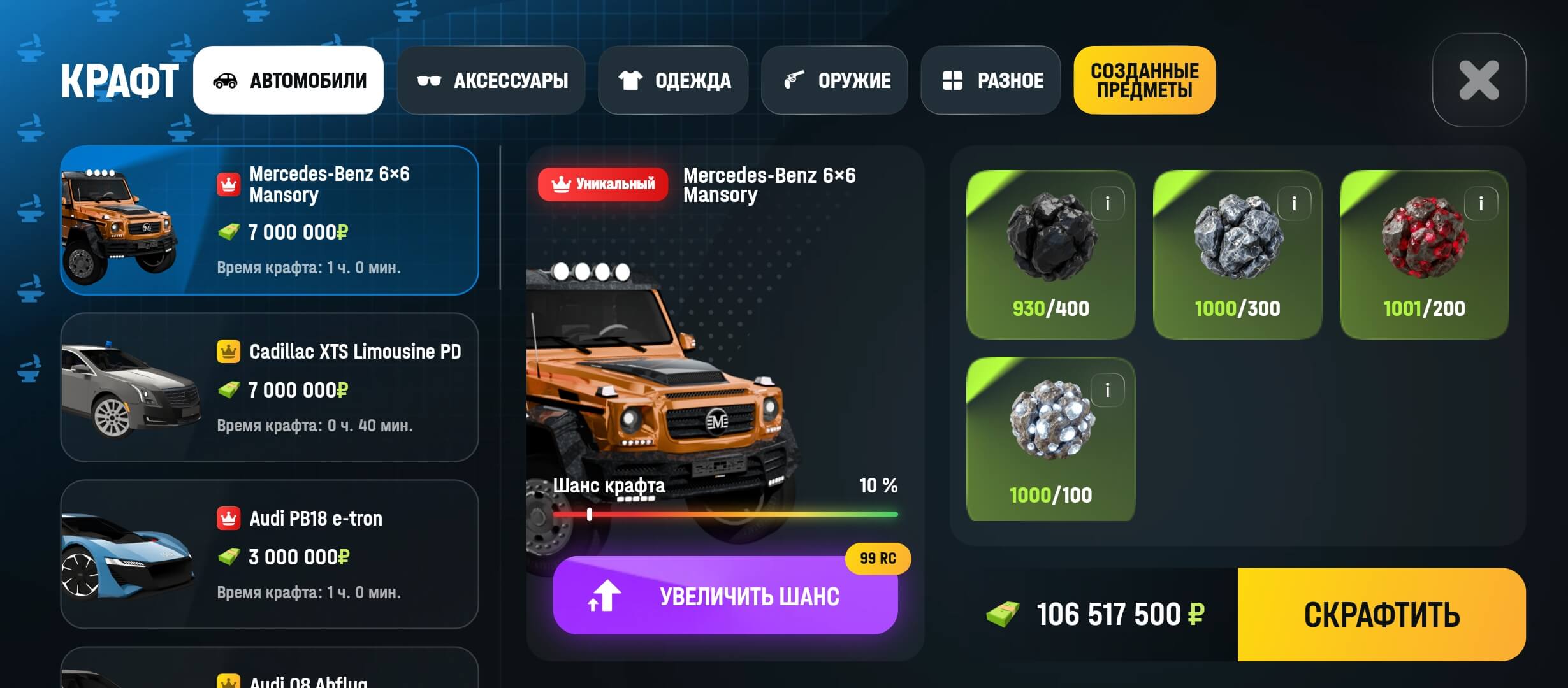This screenshot has height=688, width=1568.
Task: Select the Одежда tab
Action: tap(673, 80)
